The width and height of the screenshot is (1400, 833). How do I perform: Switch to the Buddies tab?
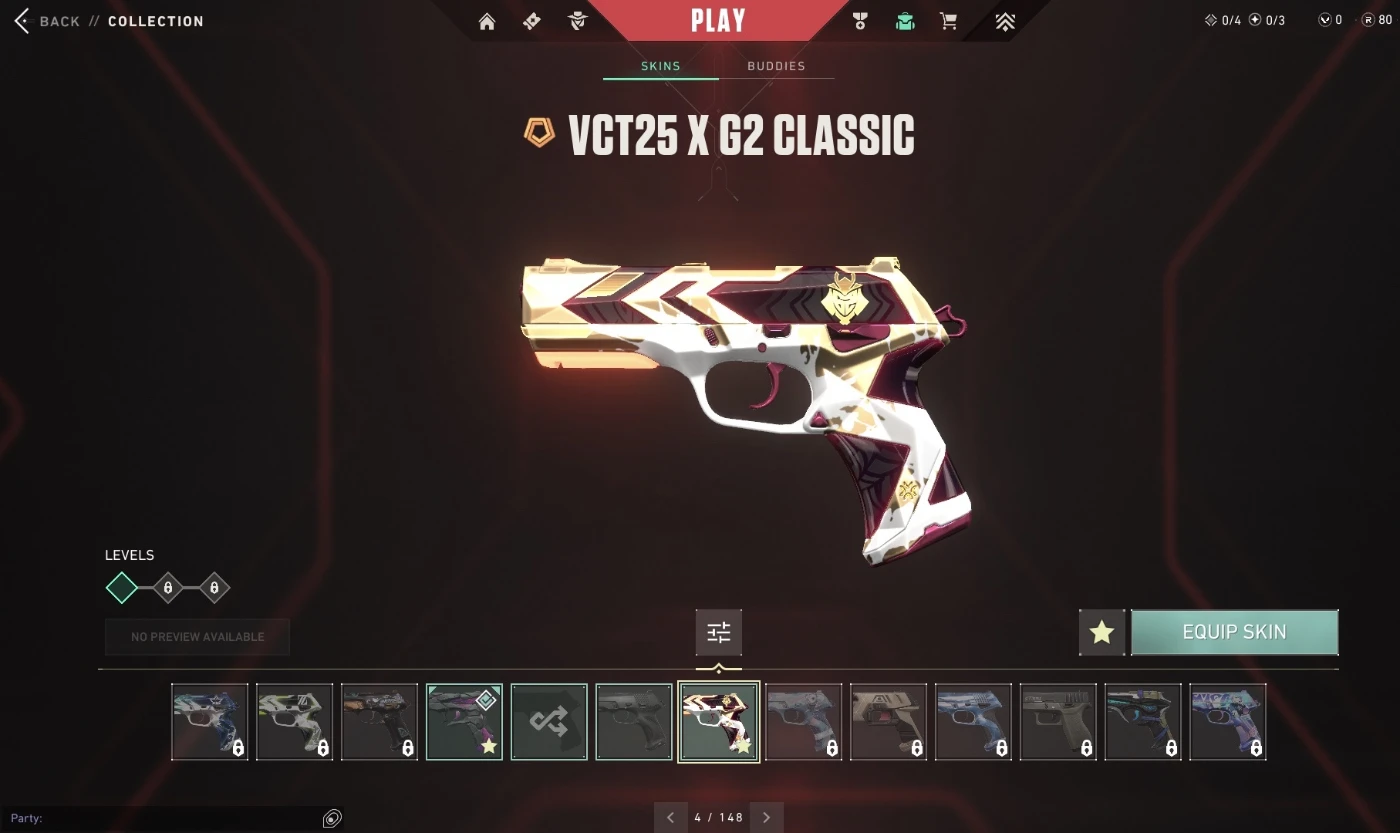click(x=776, y=66)
